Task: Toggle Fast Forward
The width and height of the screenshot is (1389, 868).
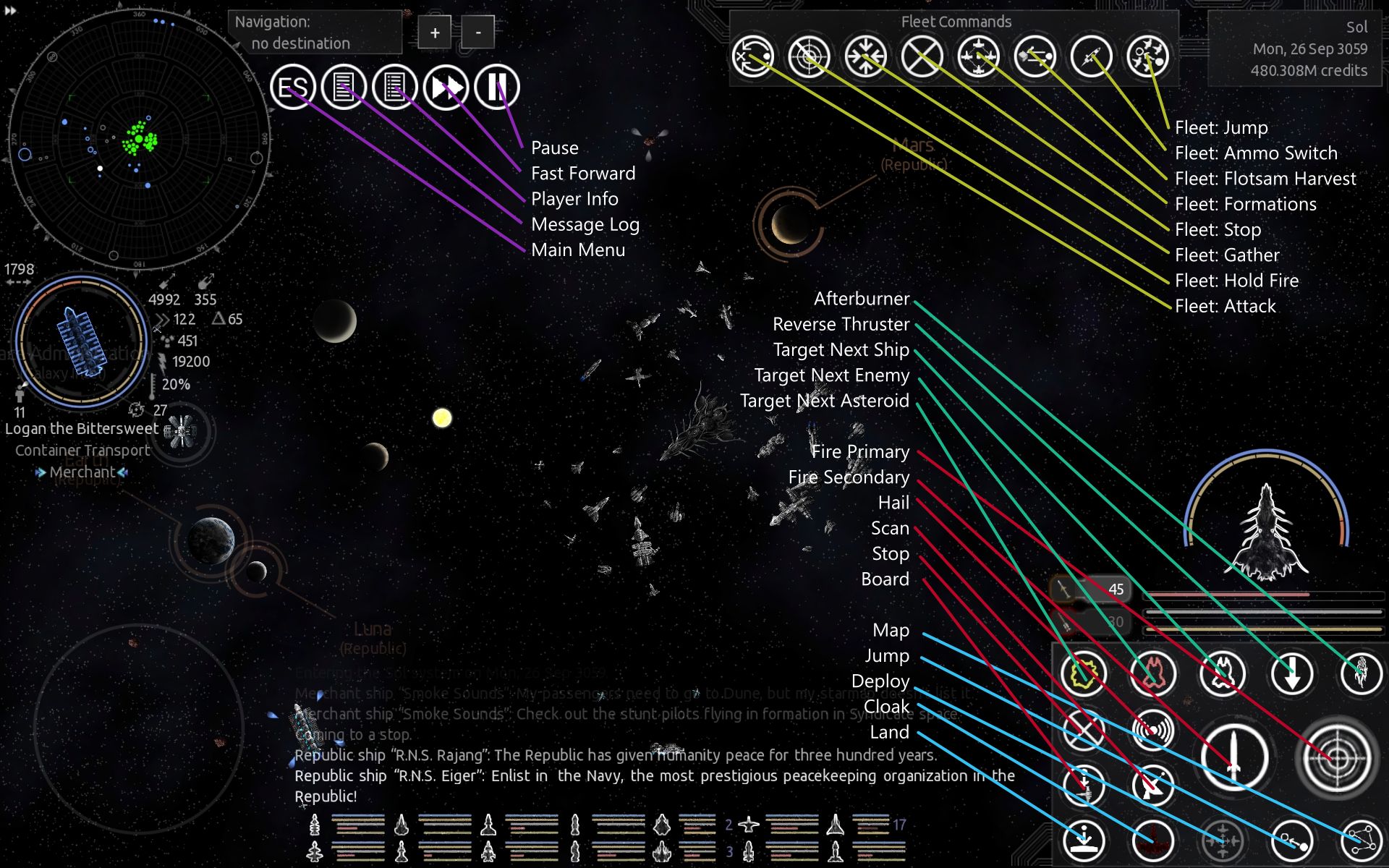Action: (446, 88)
